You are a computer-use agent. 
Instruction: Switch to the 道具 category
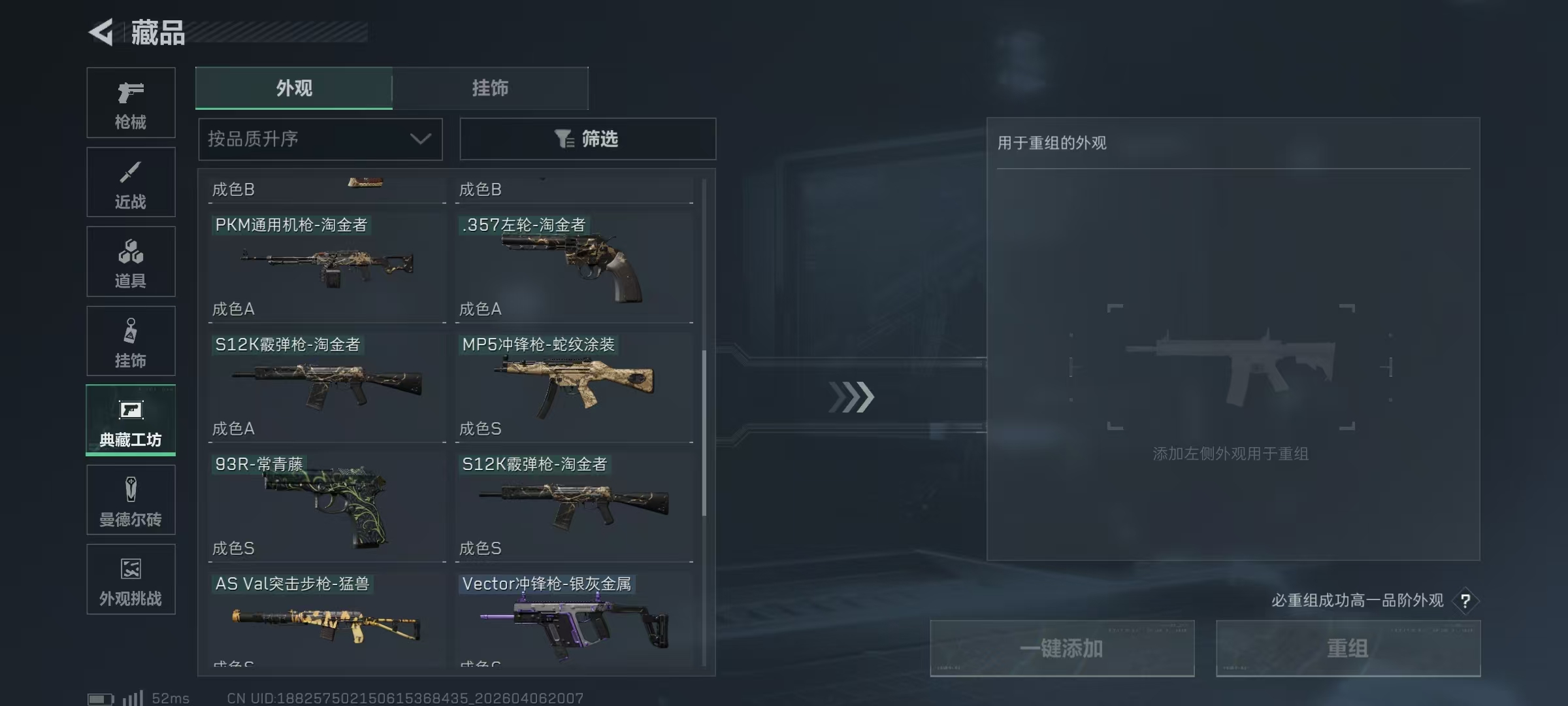tap(131, 261)
